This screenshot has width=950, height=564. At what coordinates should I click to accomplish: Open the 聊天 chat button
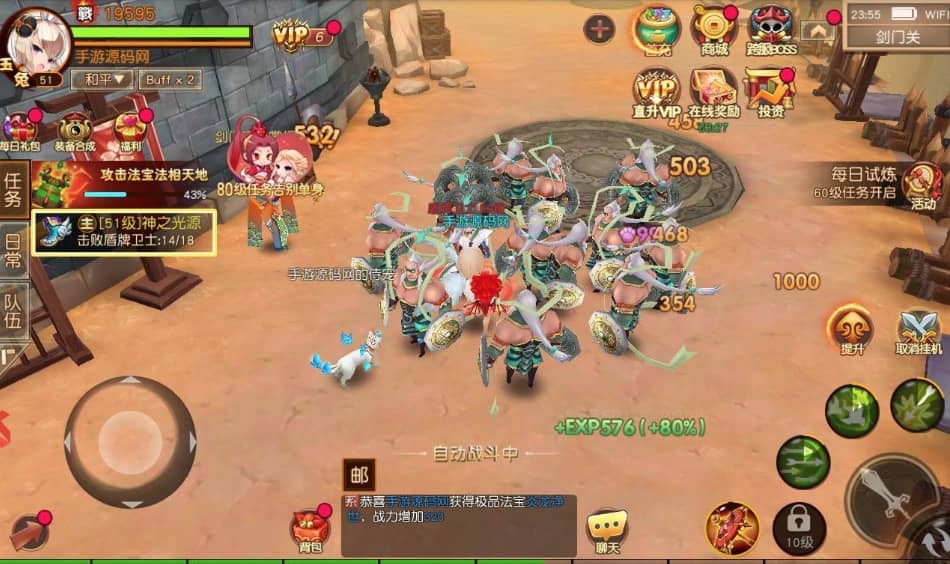tap(606, 530)
